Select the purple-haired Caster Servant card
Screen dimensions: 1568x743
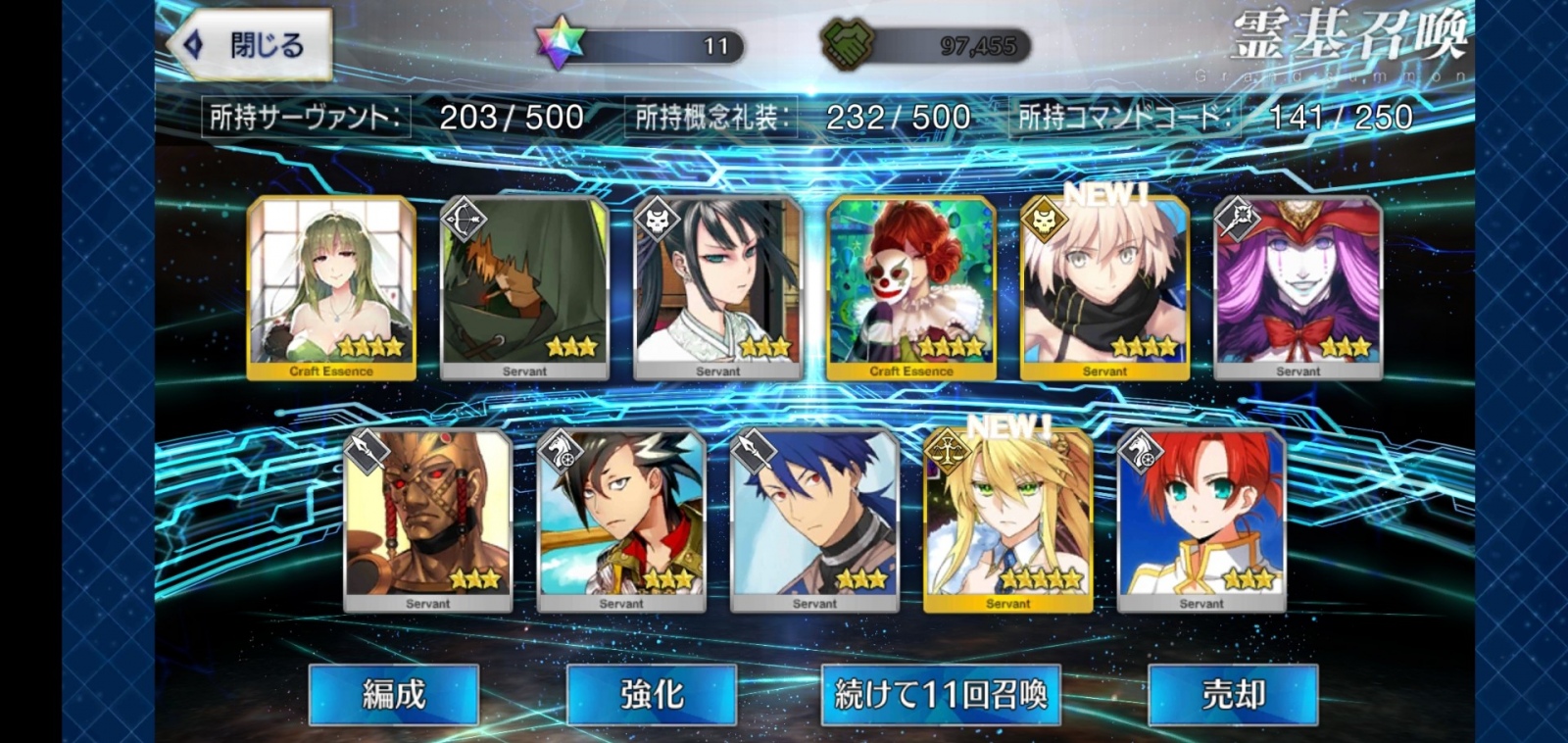click(x=1298, y=287)
